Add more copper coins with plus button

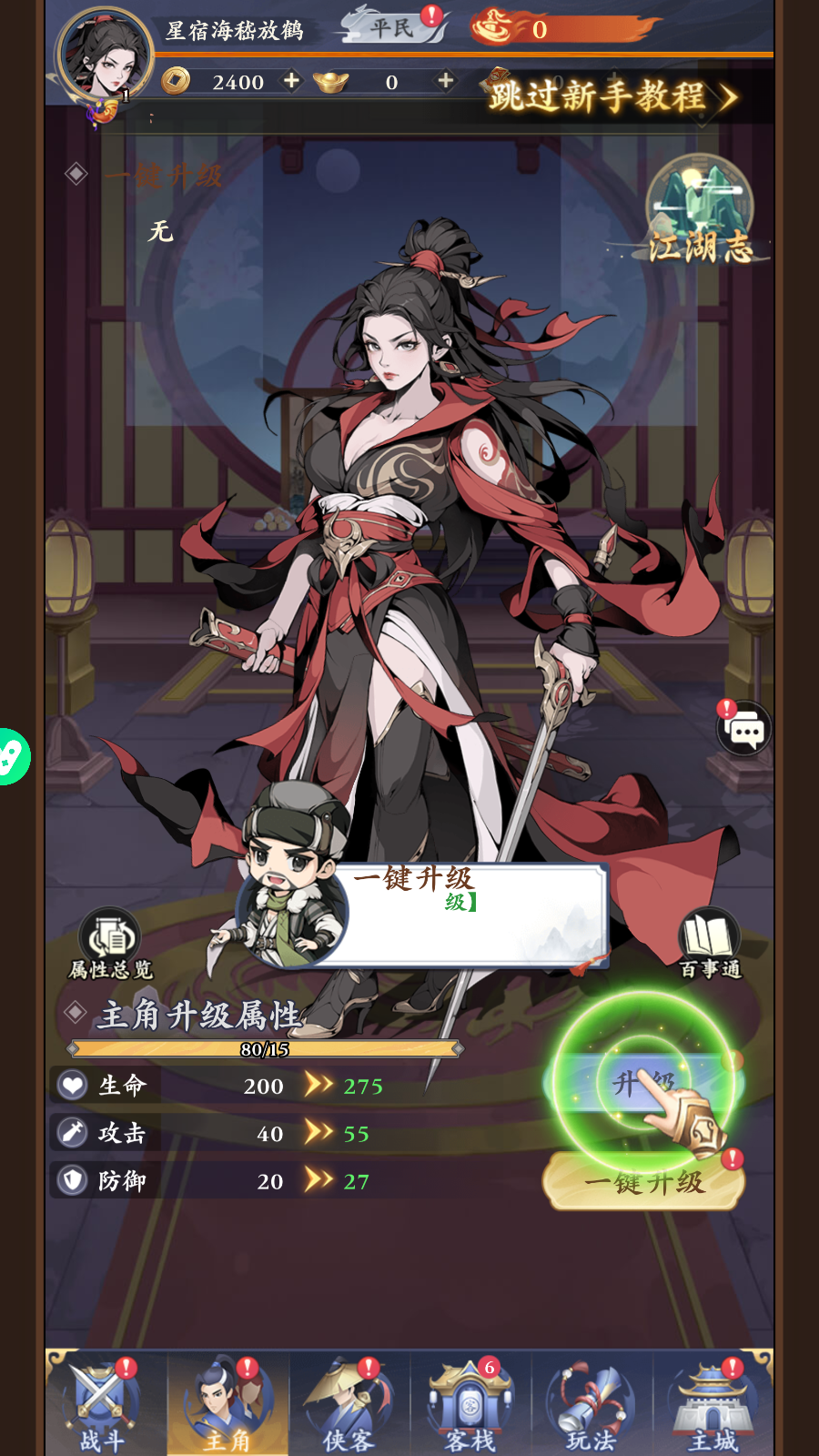click(291, 81)
